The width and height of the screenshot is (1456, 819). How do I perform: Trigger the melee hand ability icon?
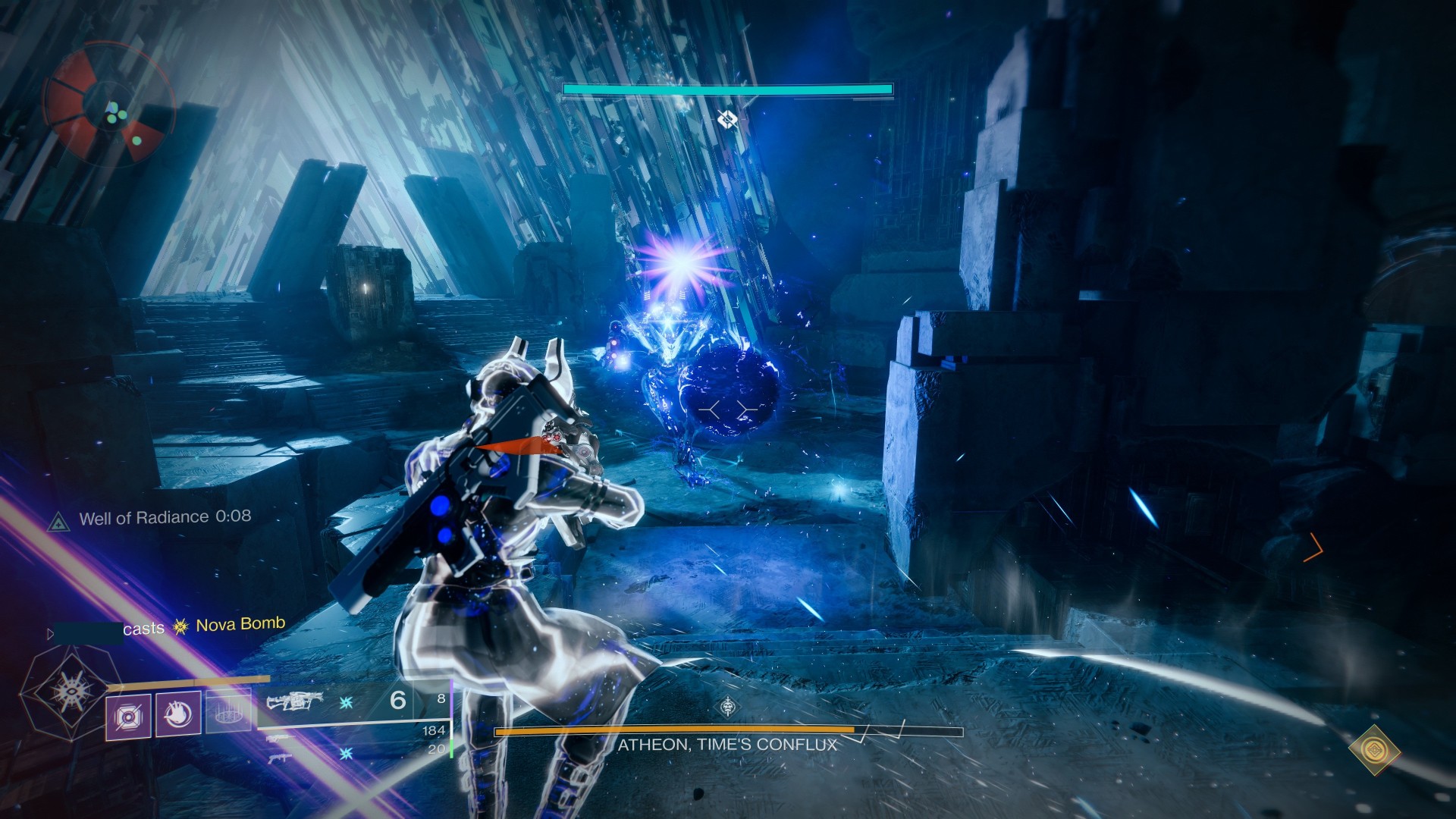(178, 714)
